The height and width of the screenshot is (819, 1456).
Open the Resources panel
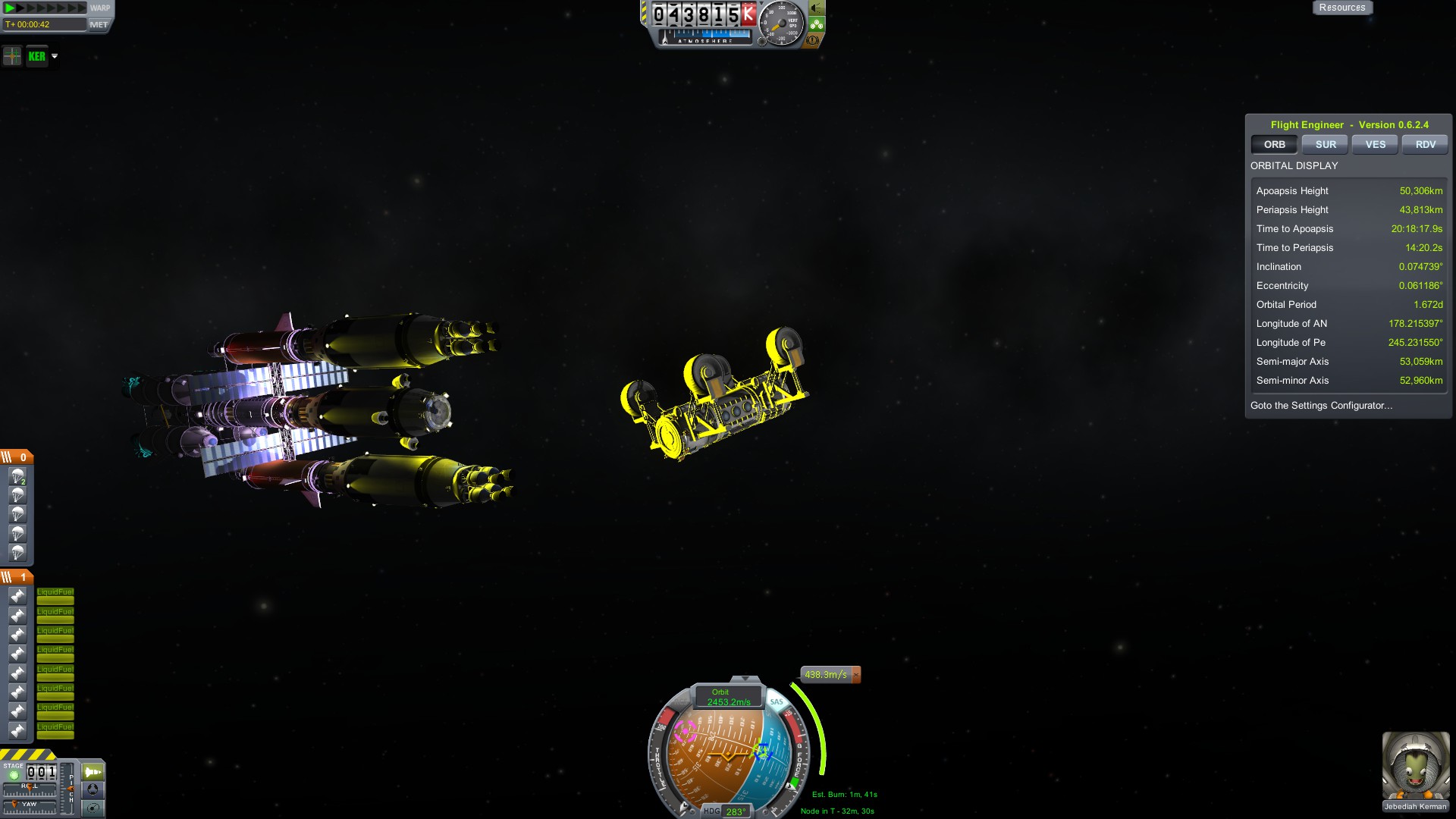click(1341, 8)
